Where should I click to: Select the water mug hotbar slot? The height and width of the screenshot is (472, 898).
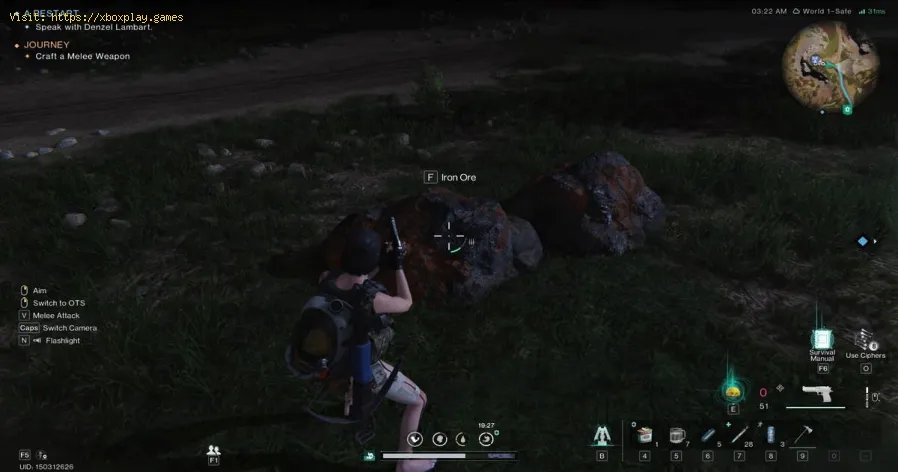676,435
